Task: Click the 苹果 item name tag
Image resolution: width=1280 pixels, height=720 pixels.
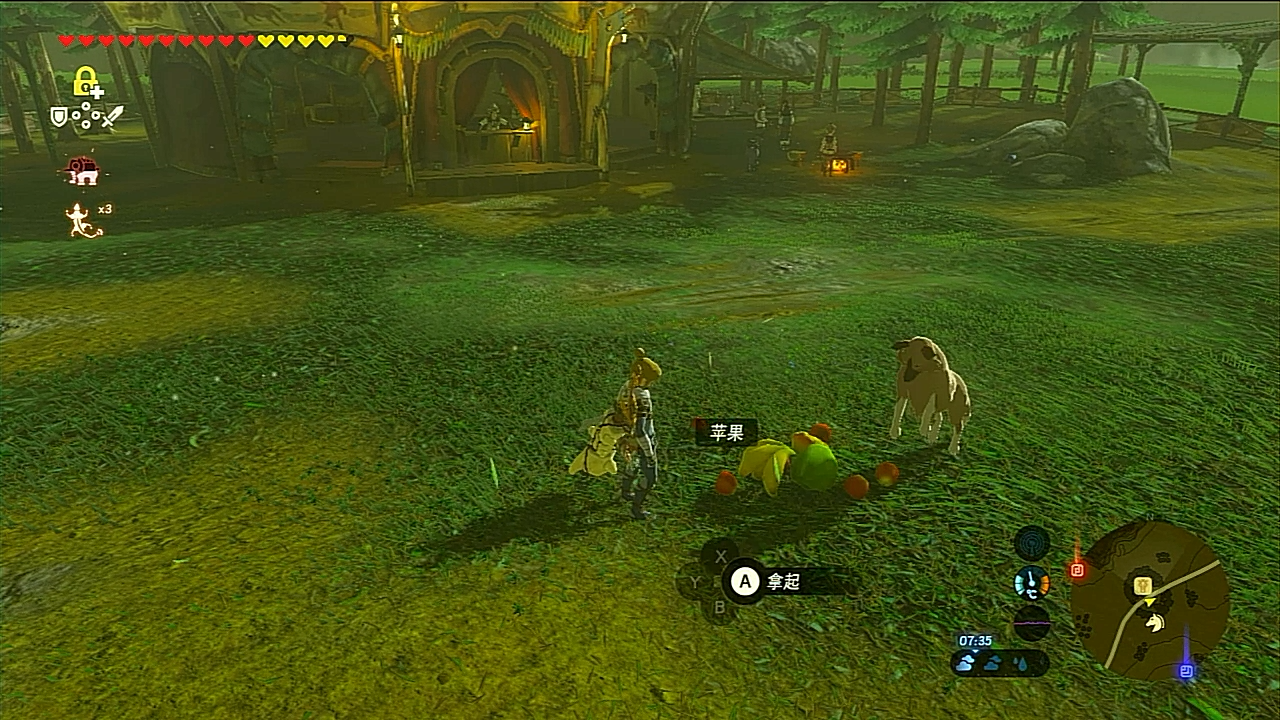Action: [727, 433]
